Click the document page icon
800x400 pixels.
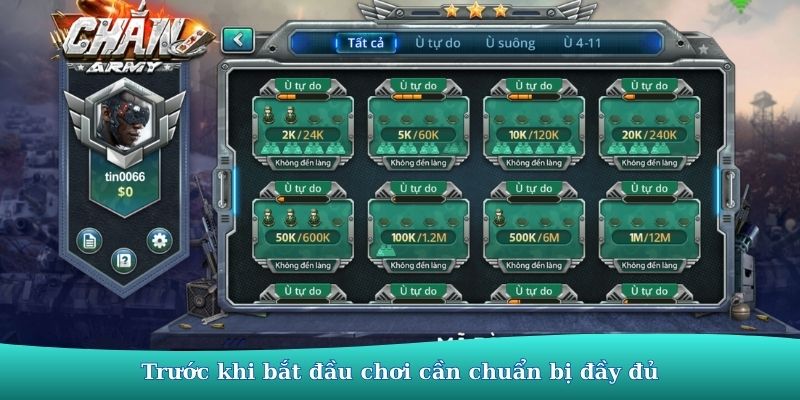coord(89,240)
